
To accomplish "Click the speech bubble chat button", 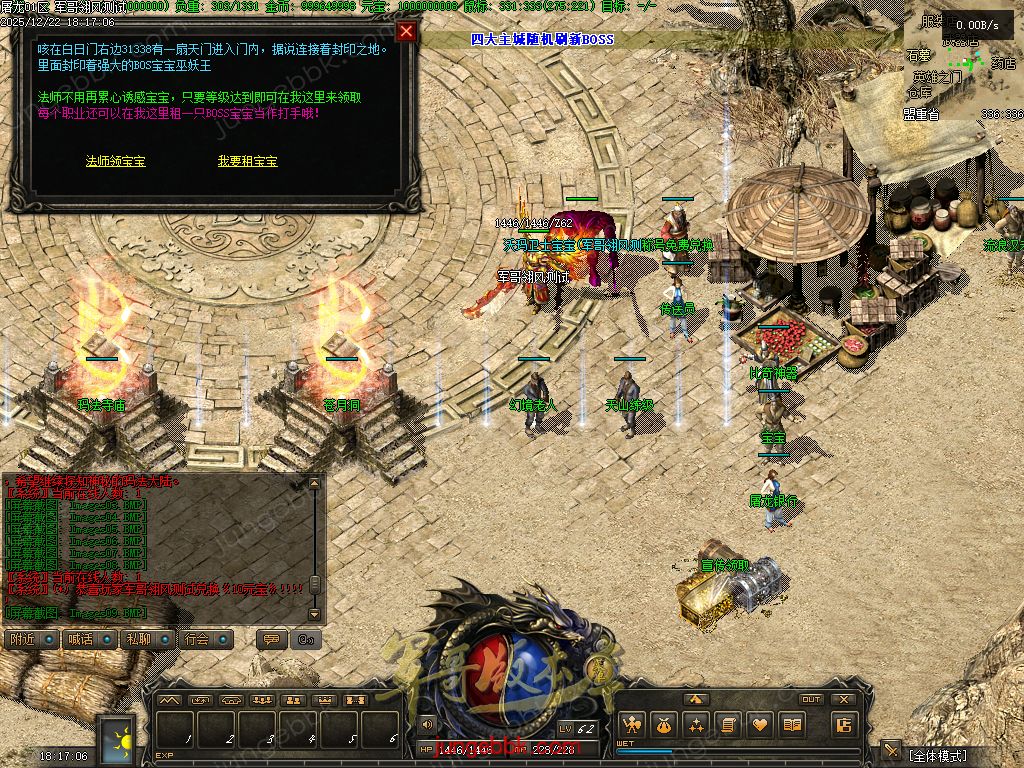I will [x=269, y=639].
